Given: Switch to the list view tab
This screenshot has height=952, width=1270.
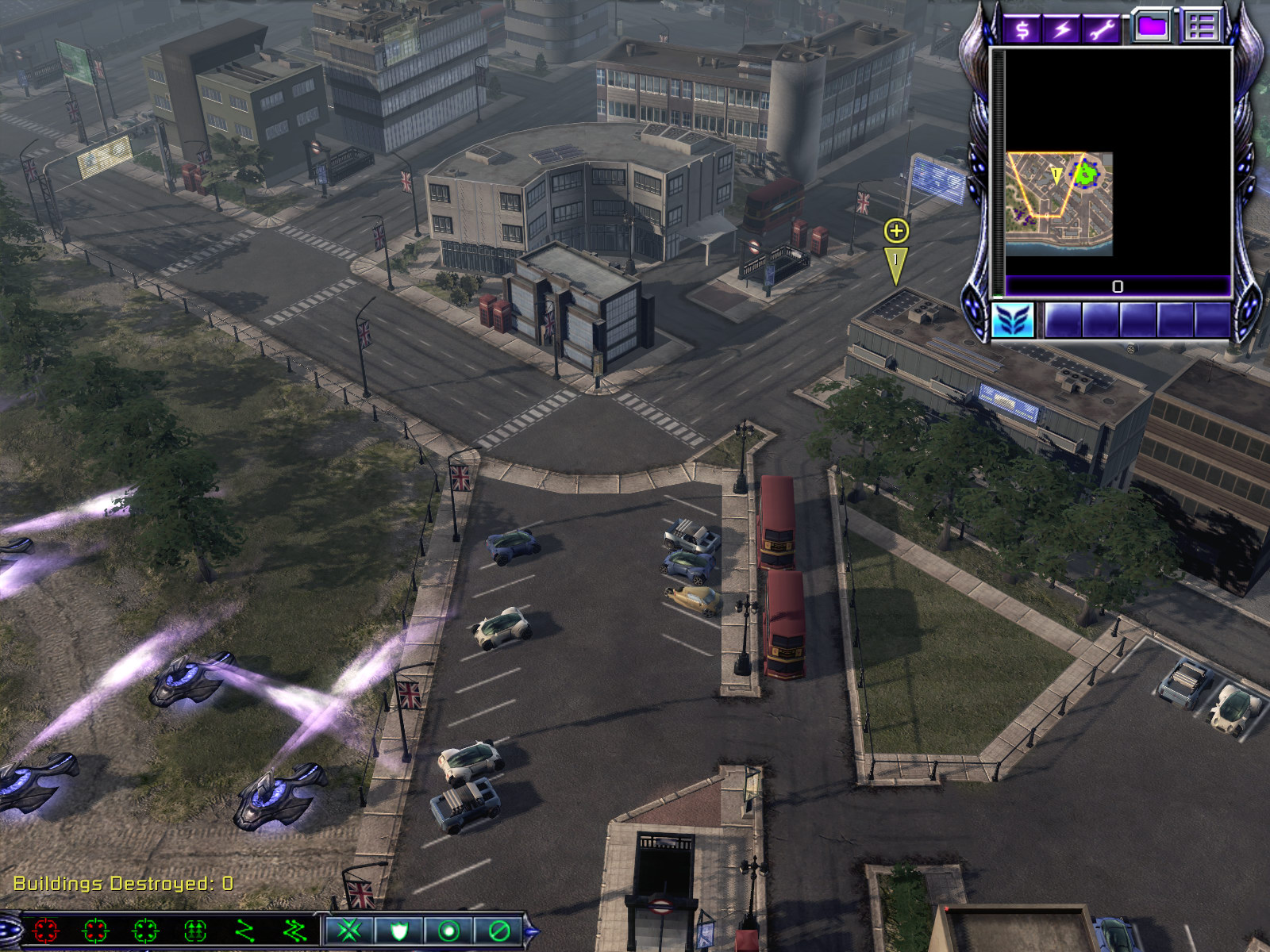Looking at the screenshot, I should [1202, 26].
